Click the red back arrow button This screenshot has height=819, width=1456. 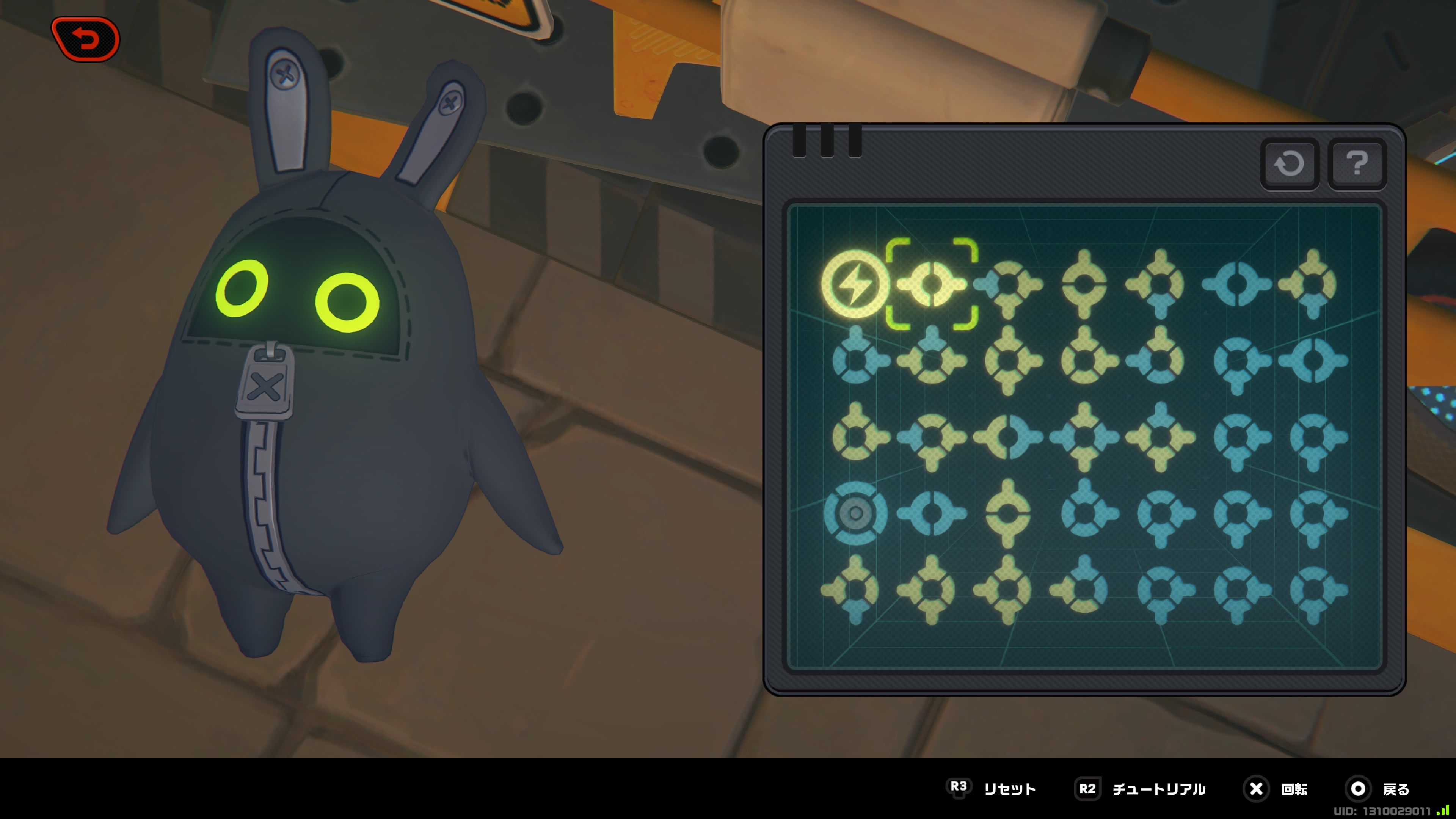86,39
